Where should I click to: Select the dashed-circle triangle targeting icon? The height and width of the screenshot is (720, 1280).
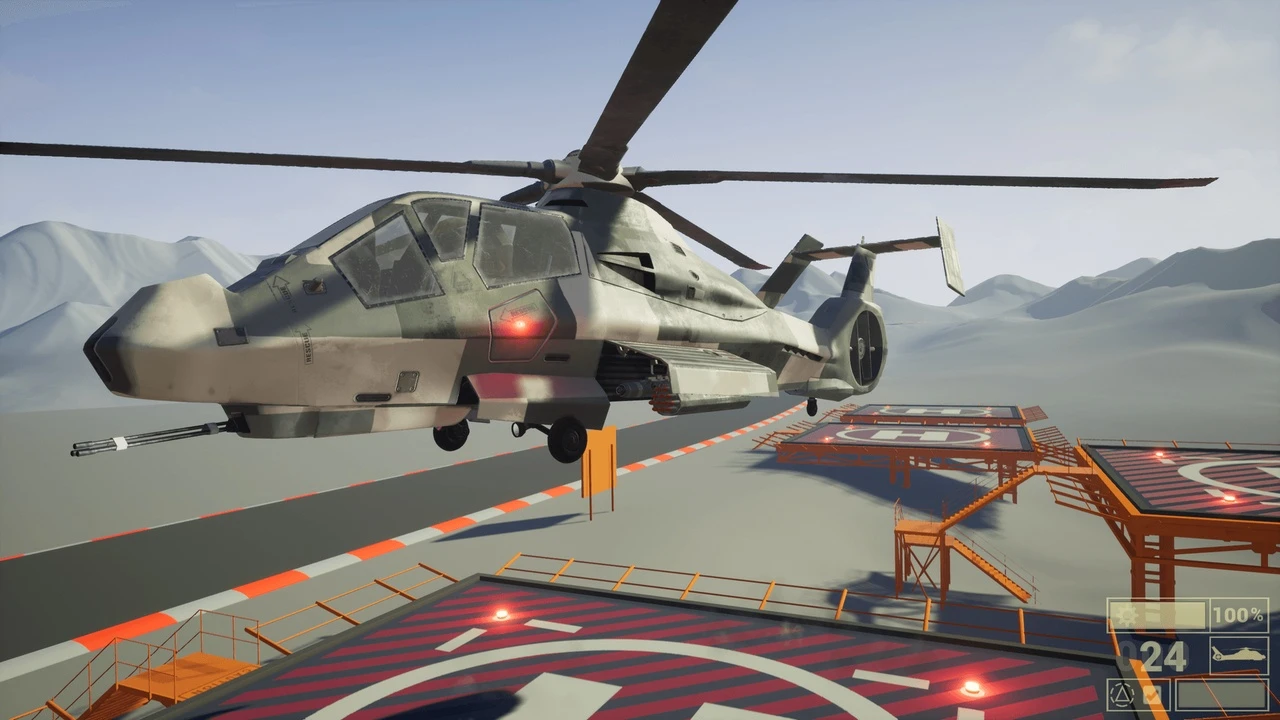(x=1122, y=694)
